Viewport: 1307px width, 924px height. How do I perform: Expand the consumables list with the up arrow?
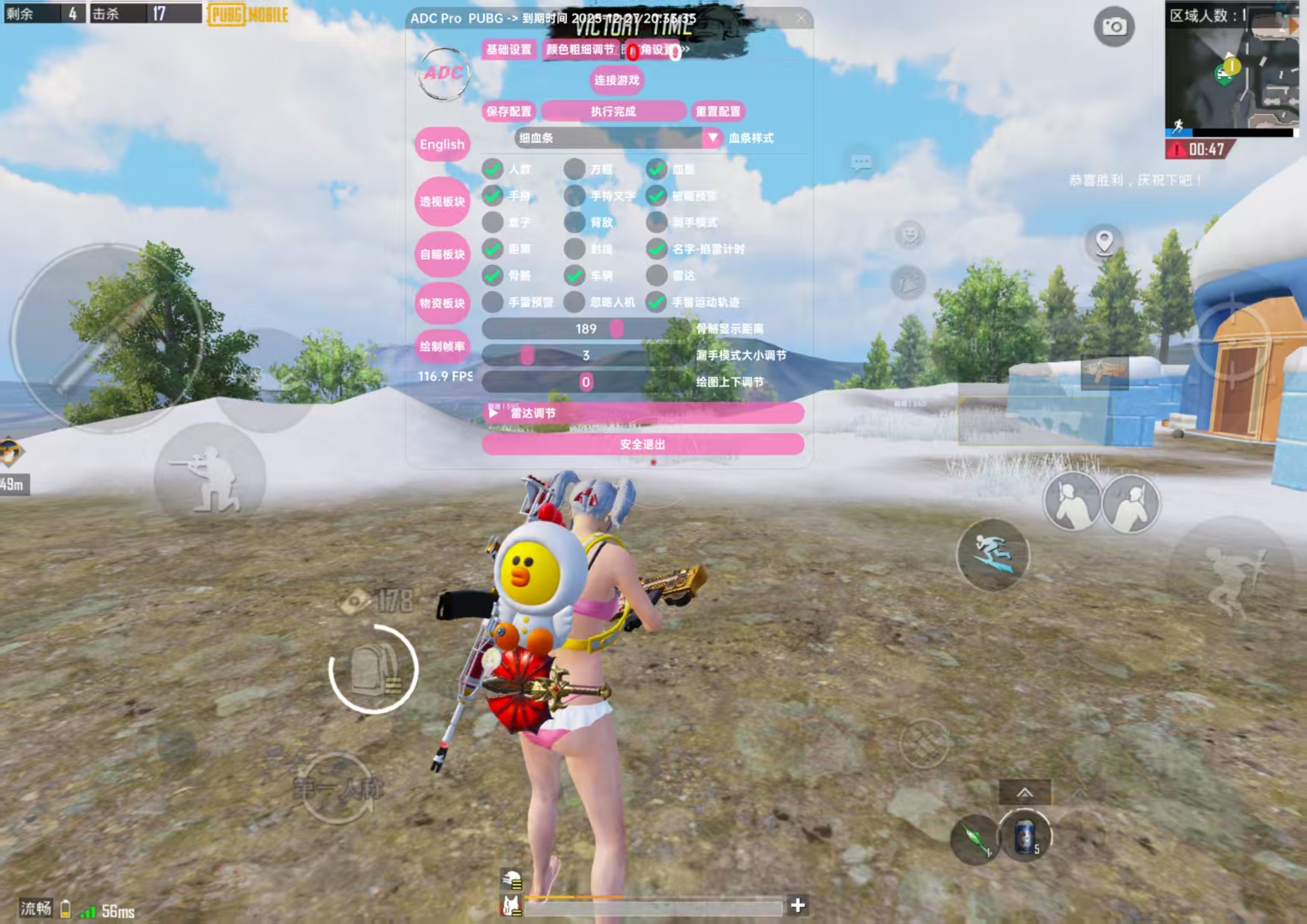tap(1024, 792)
